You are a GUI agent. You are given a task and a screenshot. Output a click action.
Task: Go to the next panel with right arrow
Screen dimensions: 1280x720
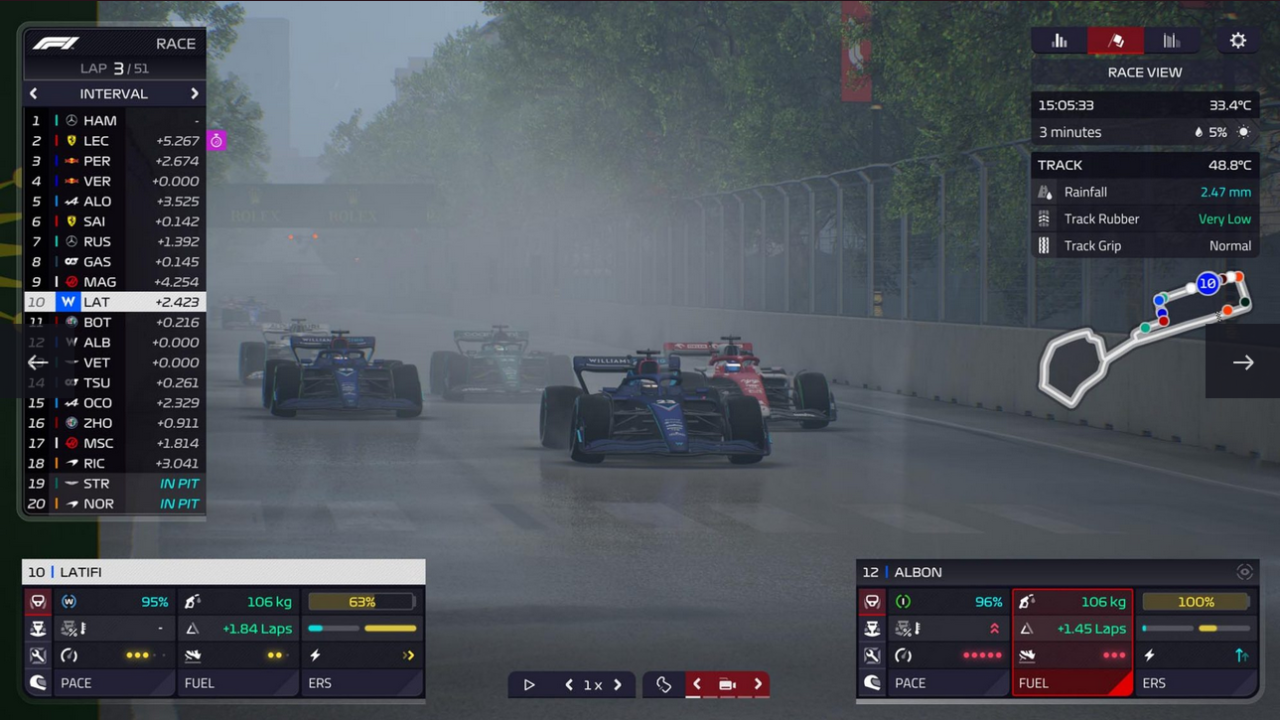(x=1243, y=363)
